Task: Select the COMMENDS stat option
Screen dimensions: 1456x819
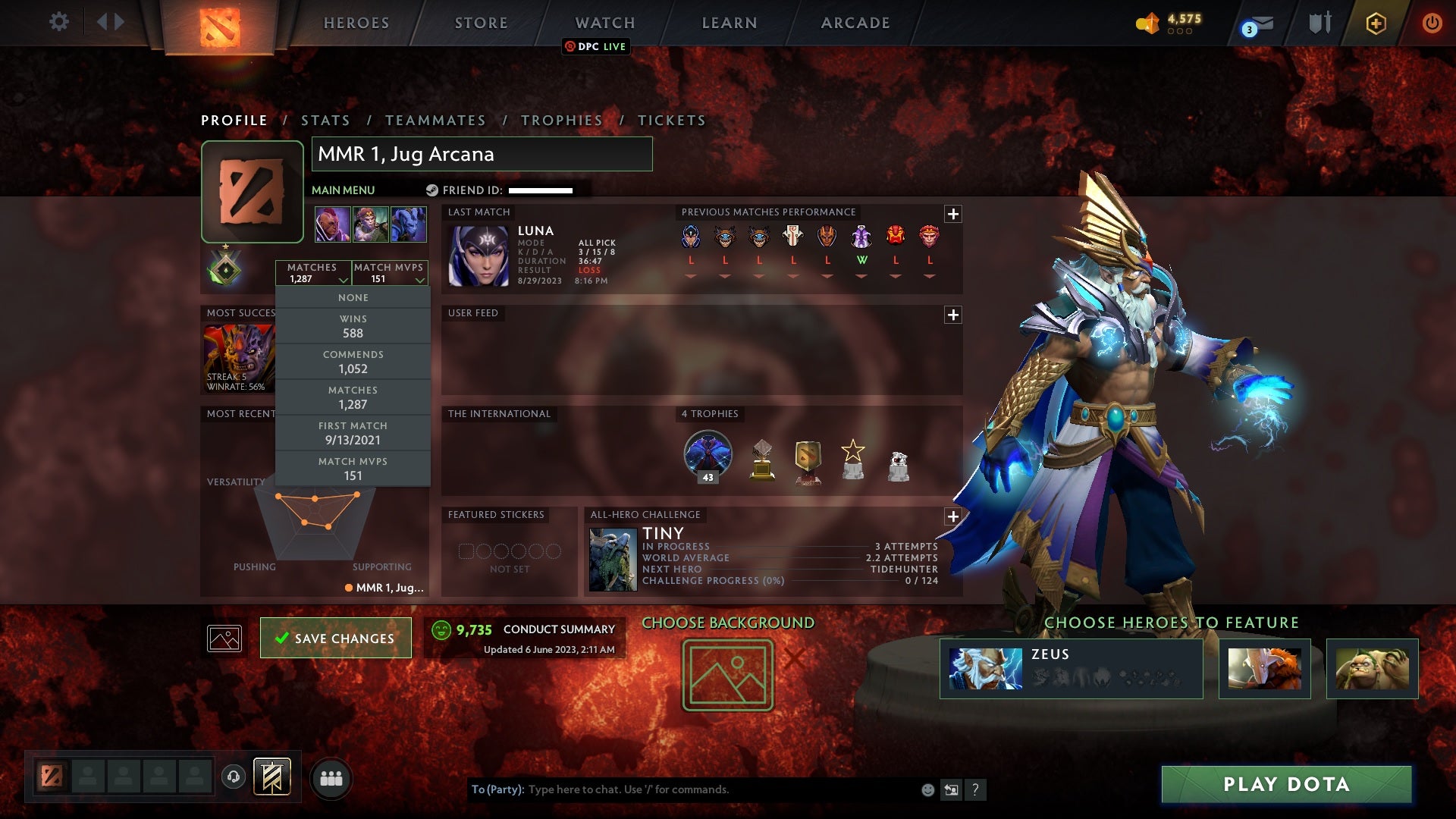Action: point(353,362)
